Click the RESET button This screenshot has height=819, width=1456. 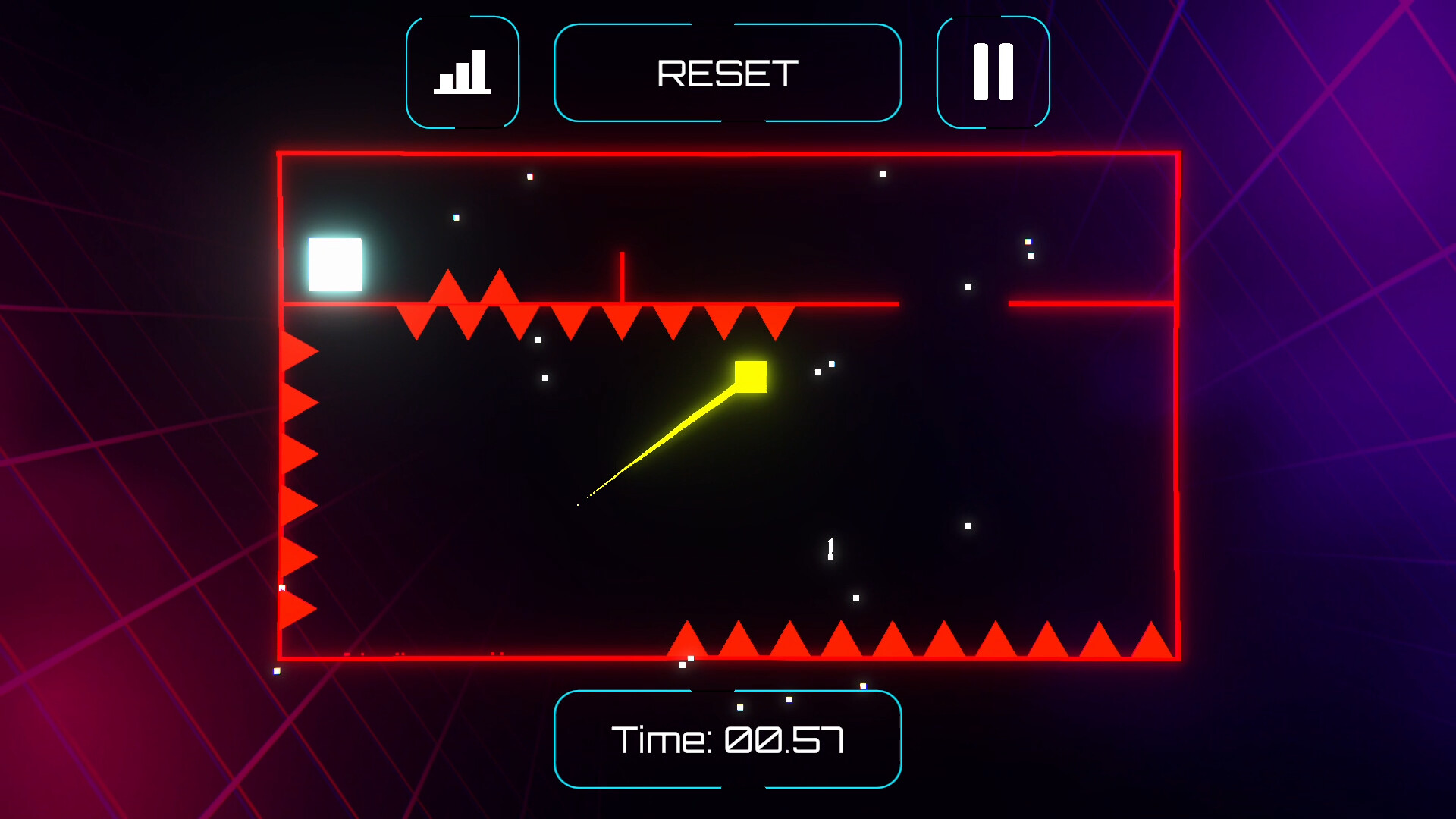pyautogui.click(x=727, y=73)
